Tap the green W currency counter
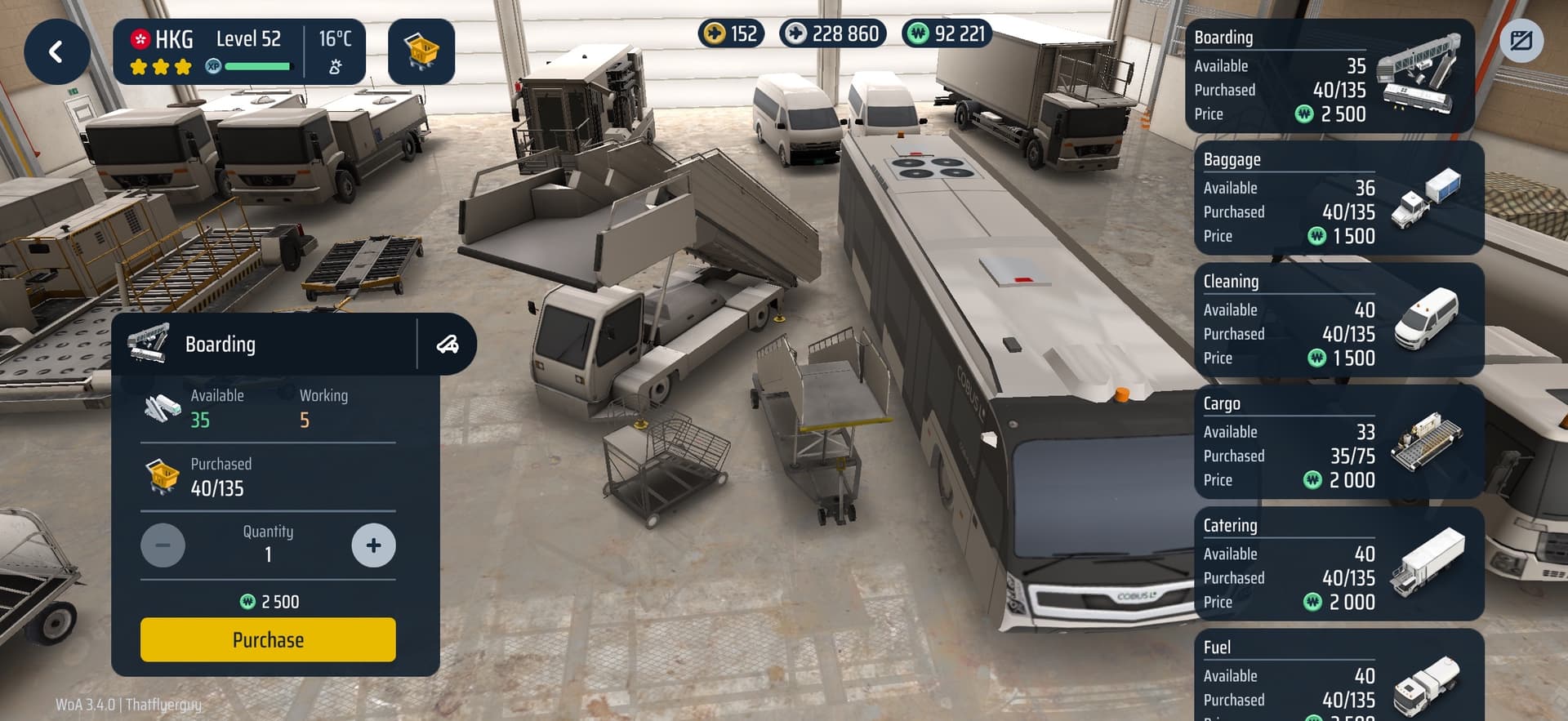 [x=947, y=33]
